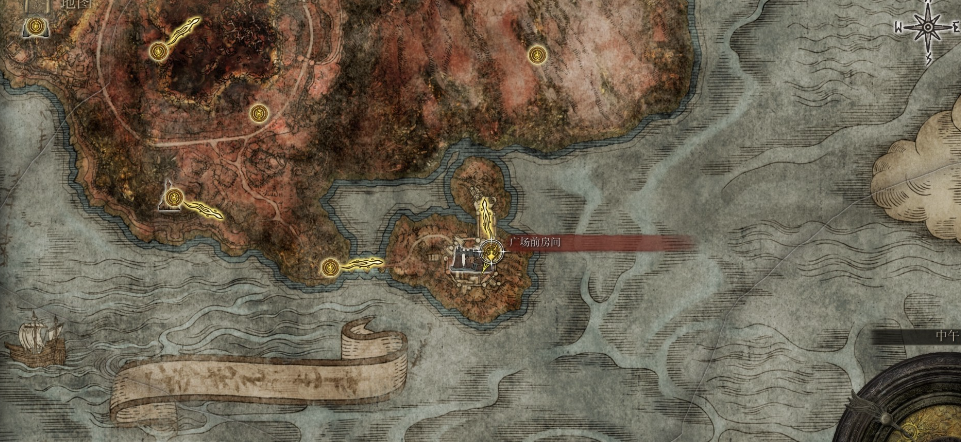This screenshot has height=442, width=961.
Task: Choose the grace marker on the crater's circular road
Action: click(259, 112)
